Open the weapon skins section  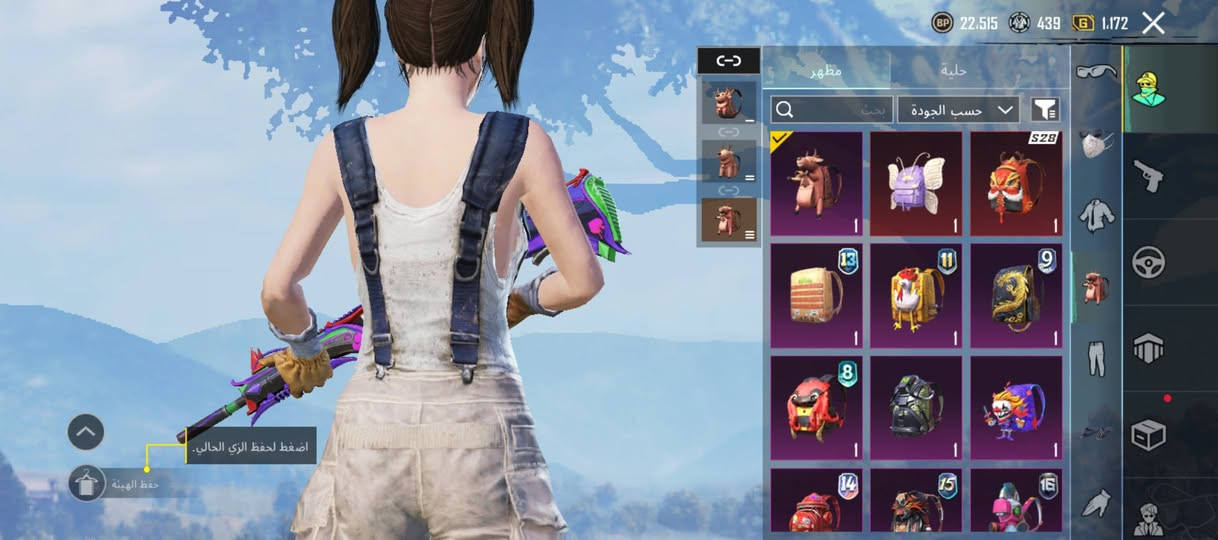[1148, 175]
